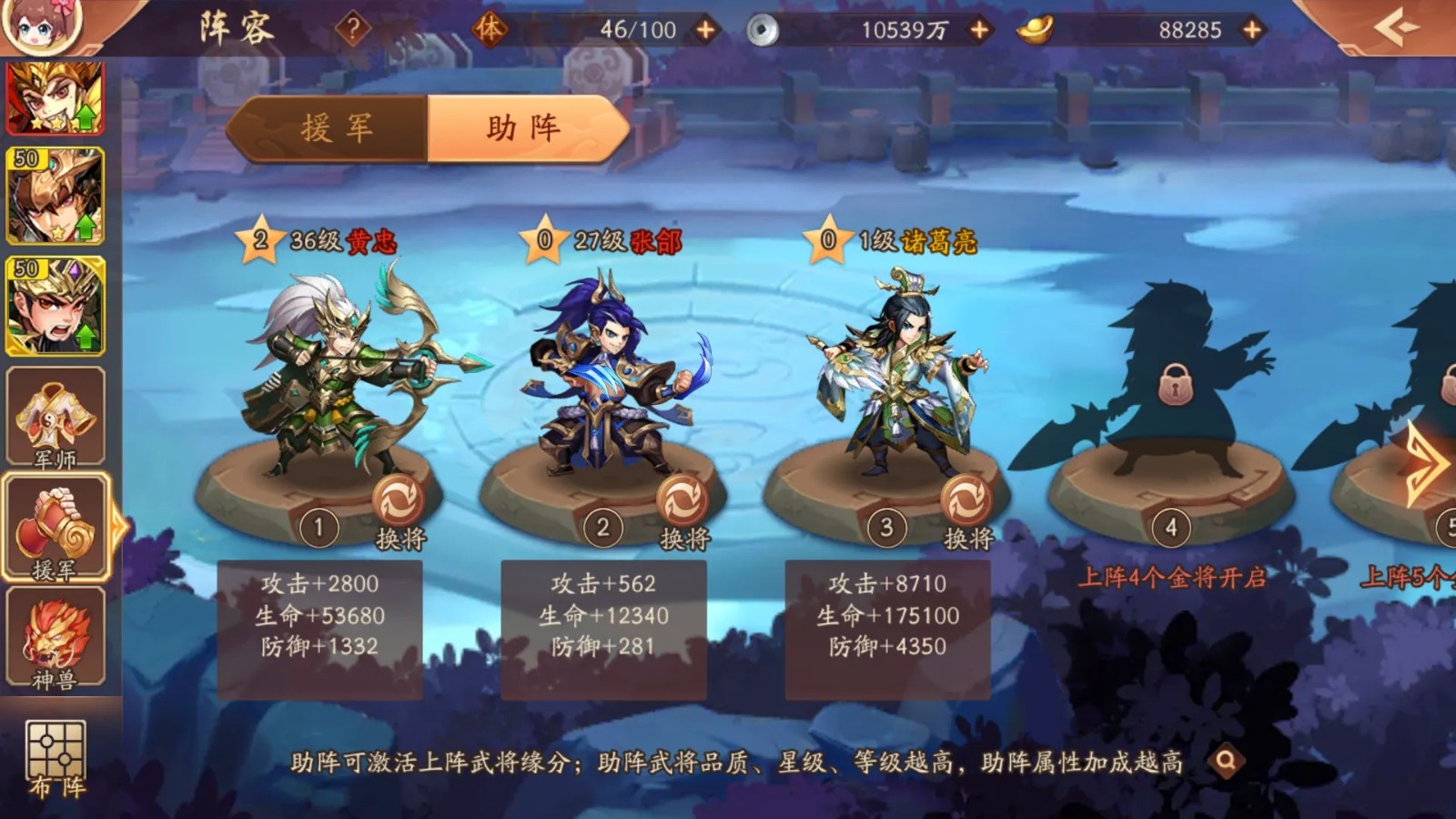The height and width of the screenshot is (819, 1456).
Task: Add stamina with the plus button
Action: click(705, 30)
